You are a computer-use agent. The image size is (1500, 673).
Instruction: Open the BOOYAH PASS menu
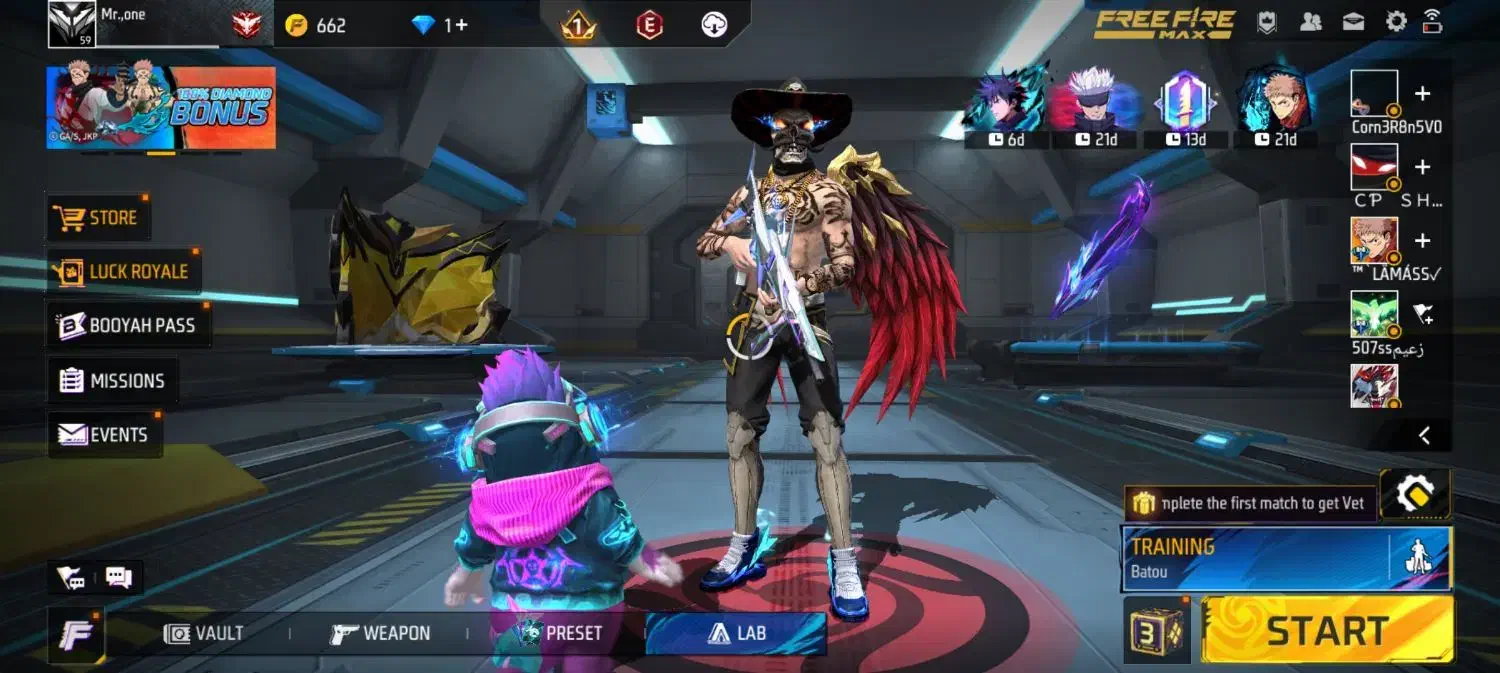(128, 325)
